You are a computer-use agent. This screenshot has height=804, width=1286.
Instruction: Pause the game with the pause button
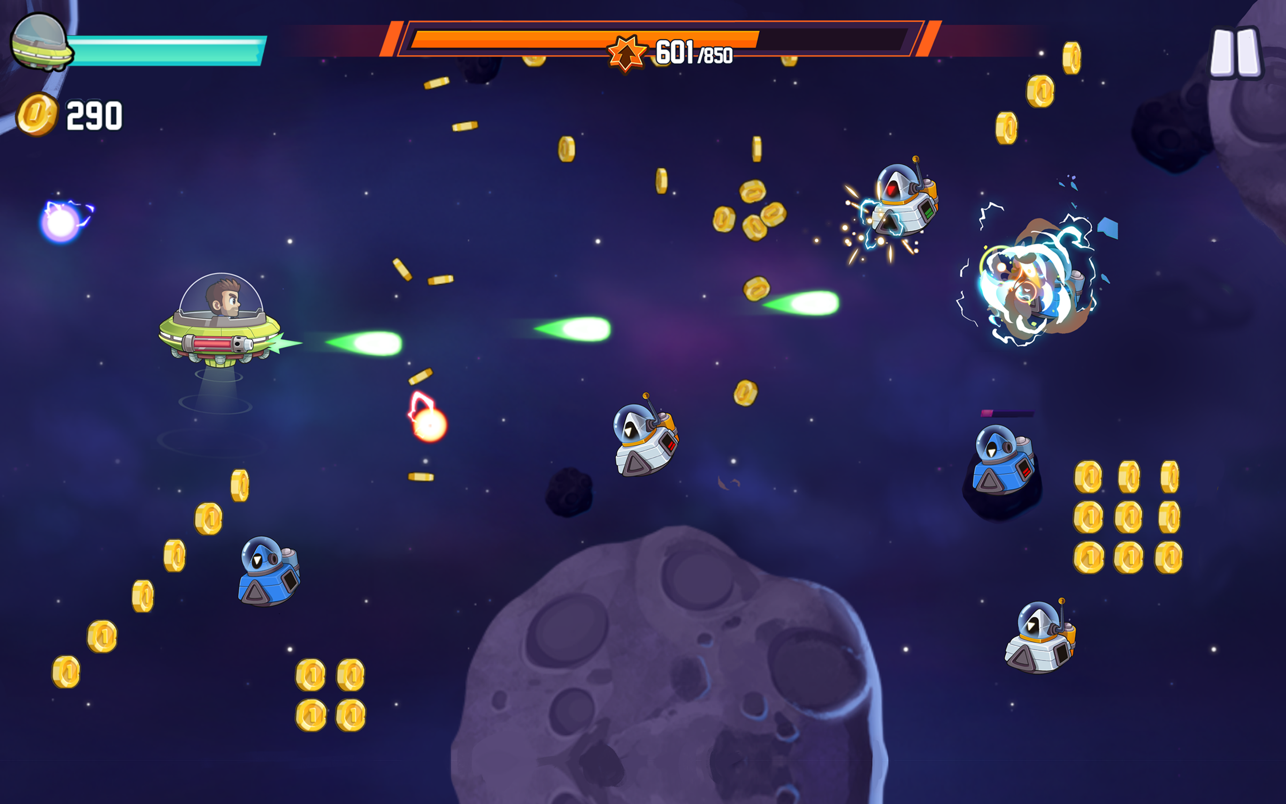(x=1235, y=52)
